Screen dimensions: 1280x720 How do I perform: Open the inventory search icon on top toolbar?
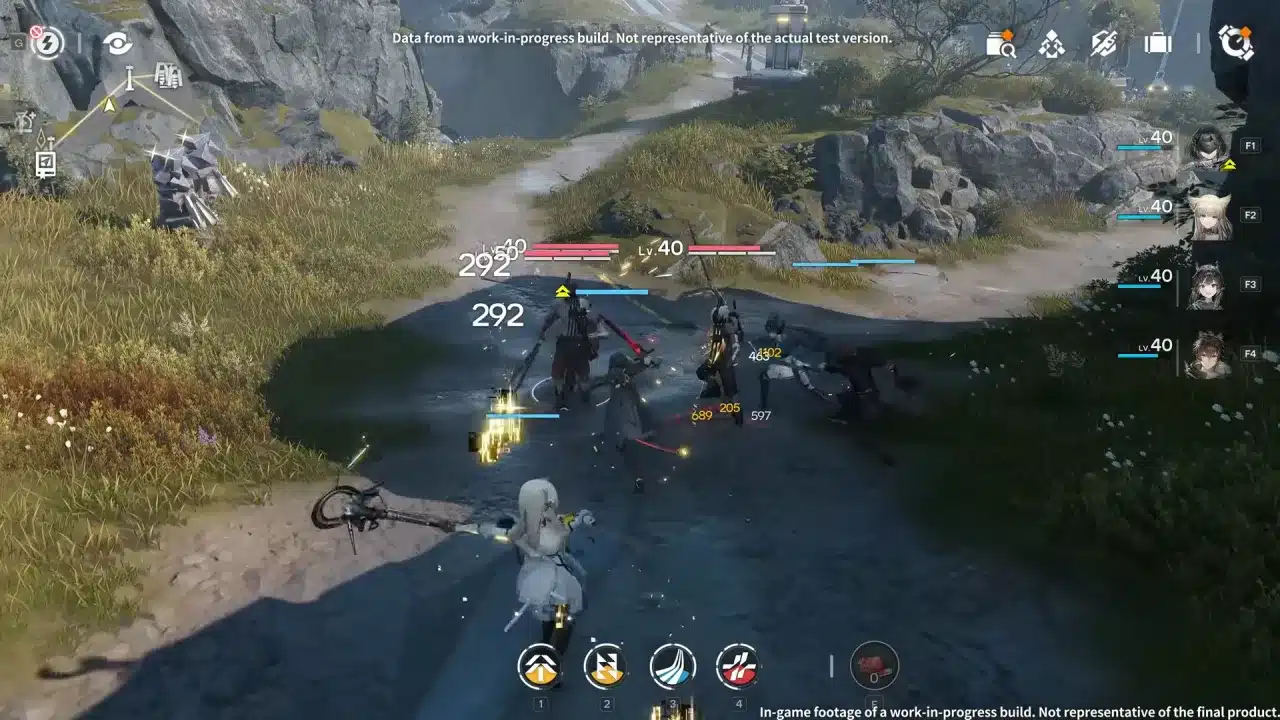pyautogui.click(x=998, y=44)
